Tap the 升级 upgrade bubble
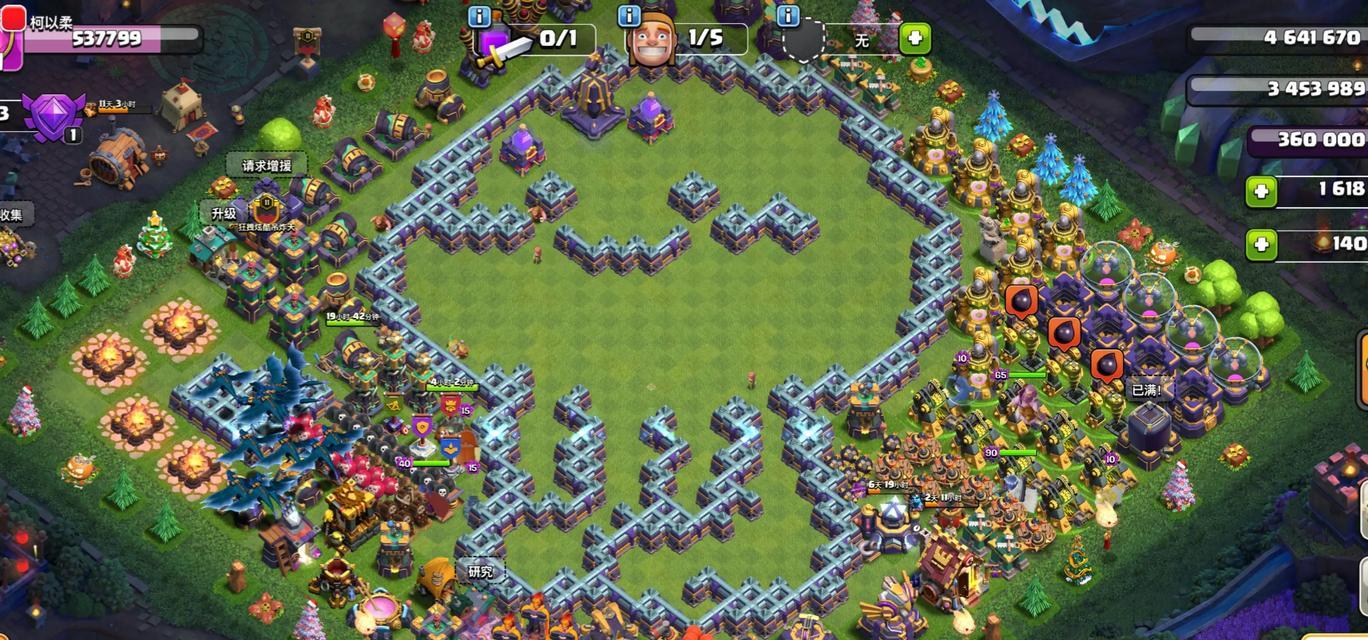This screenshot has height=640, width=1368. pyautogui.click(x=224, y=213)
